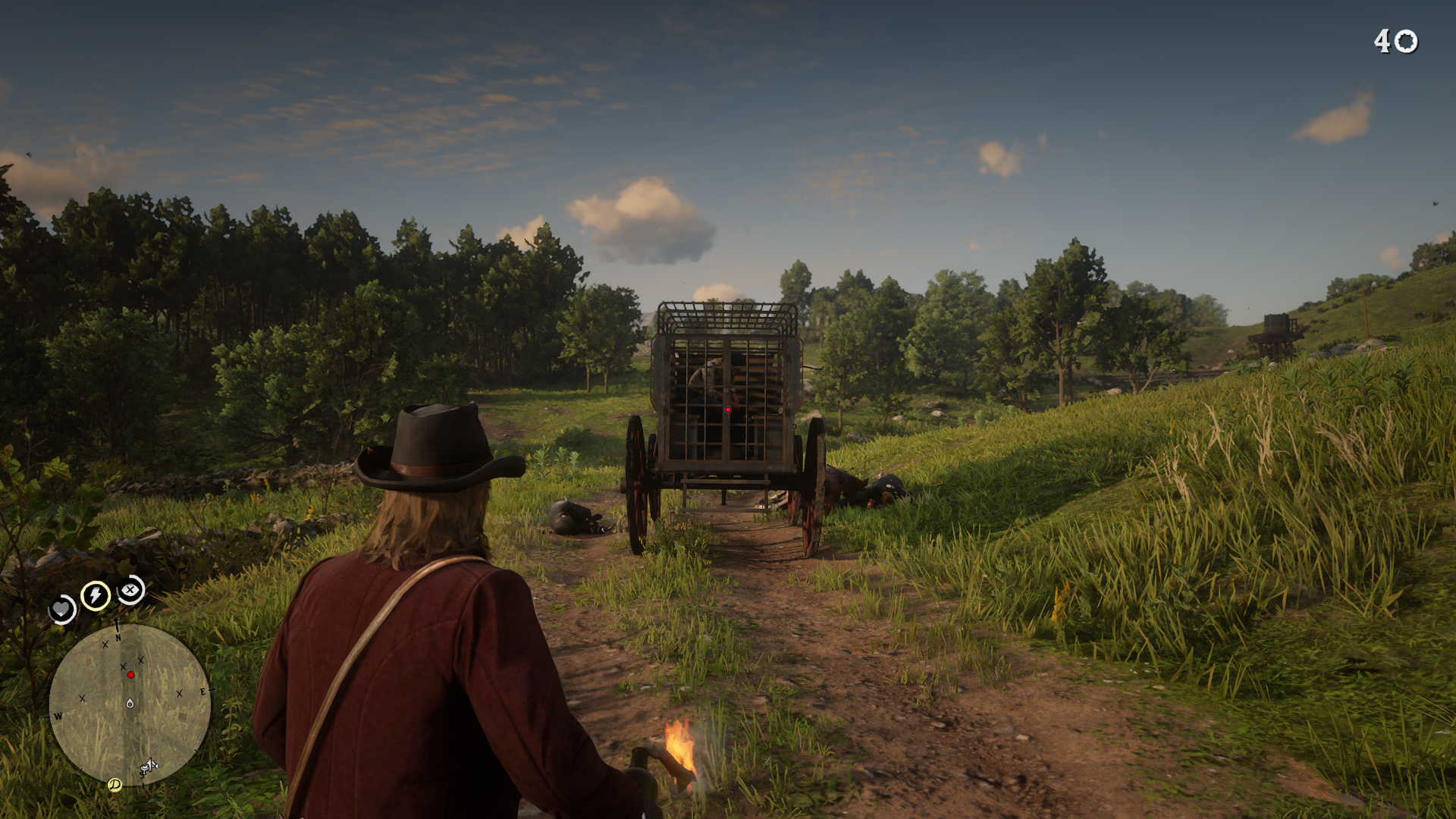Select the red enemy dot on minimap
This screenshot has height=819, width=1456.
(130, 674)
